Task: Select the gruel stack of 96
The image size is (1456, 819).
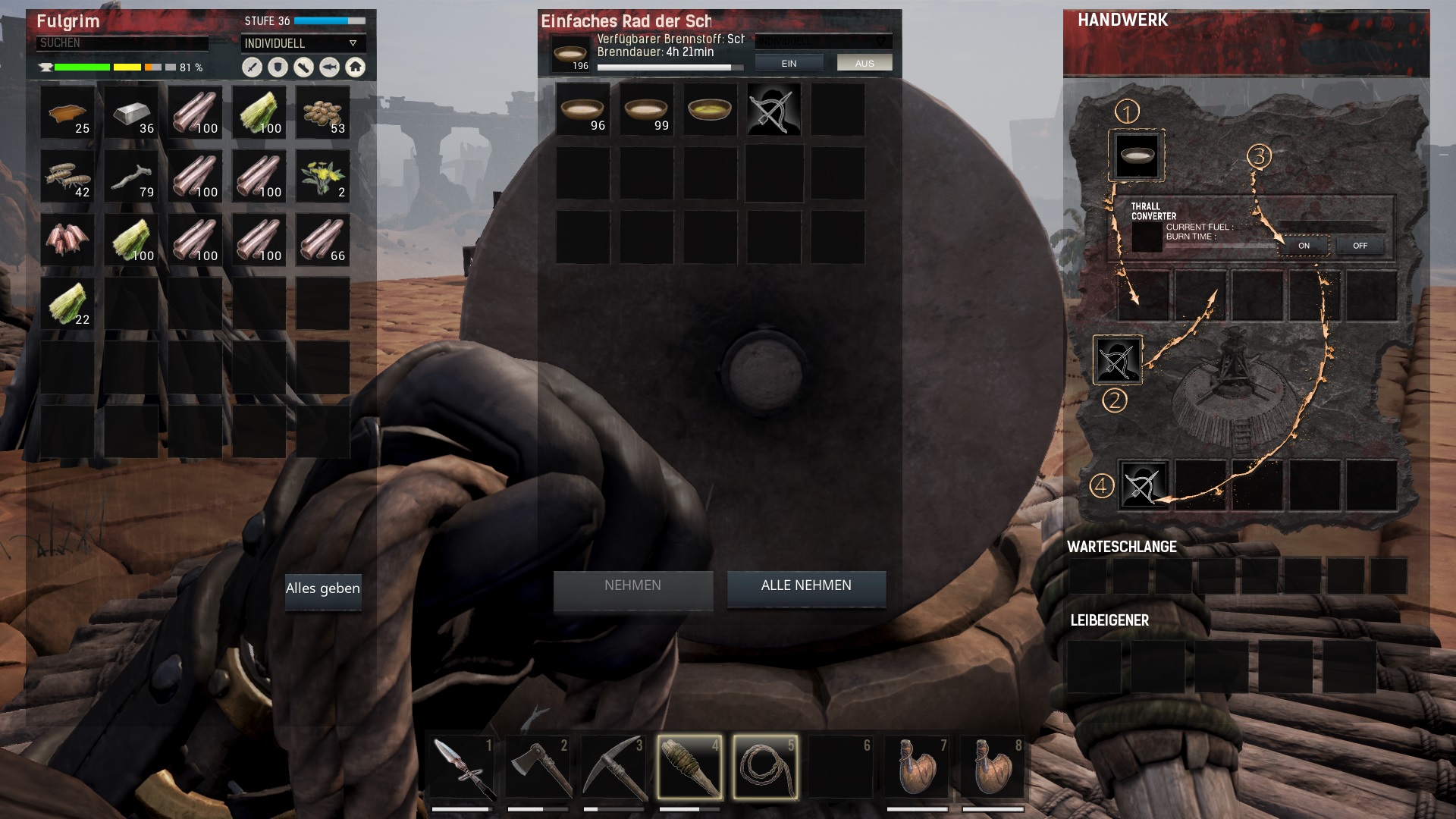Action: (x=582, y=110)
